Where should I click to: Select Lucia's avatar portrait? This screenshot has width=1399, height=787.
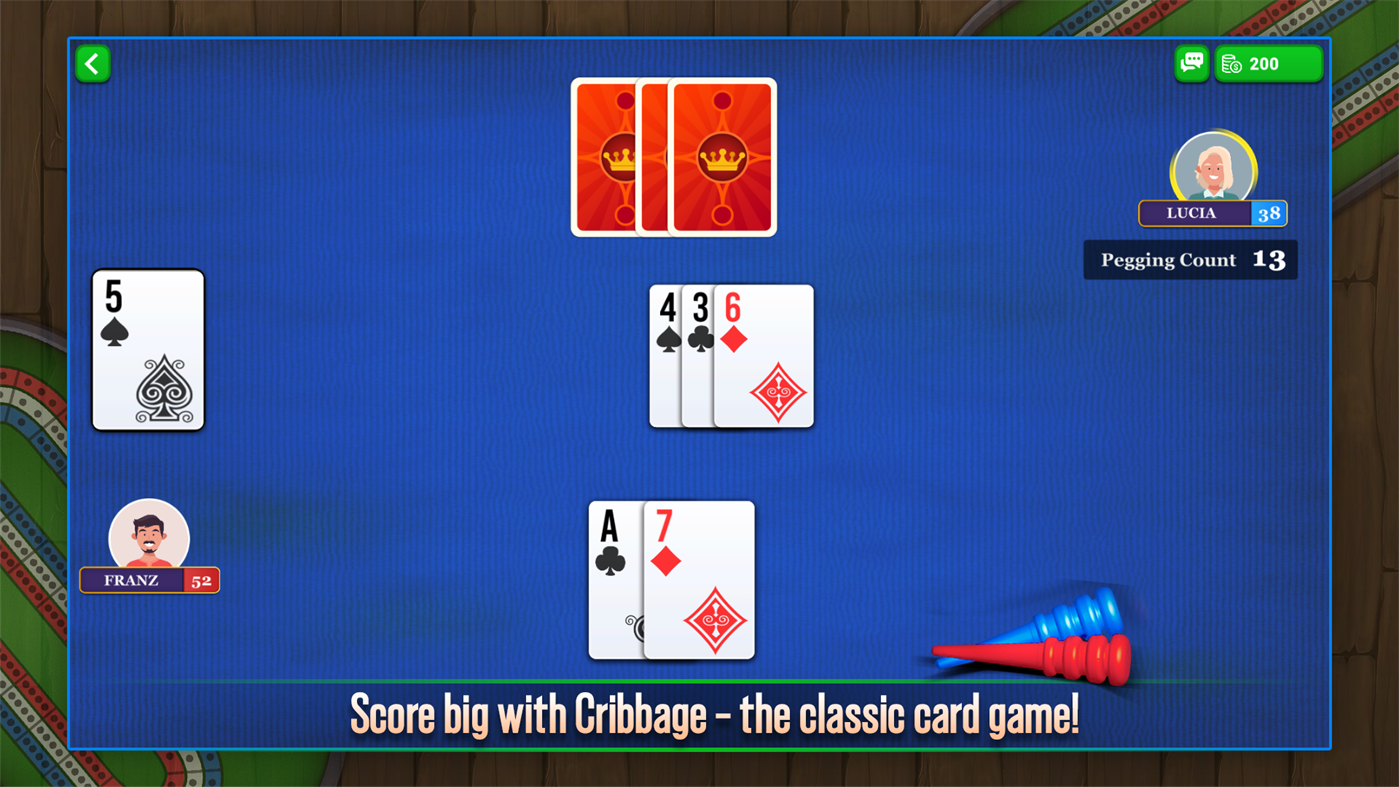pos(1214,168)
